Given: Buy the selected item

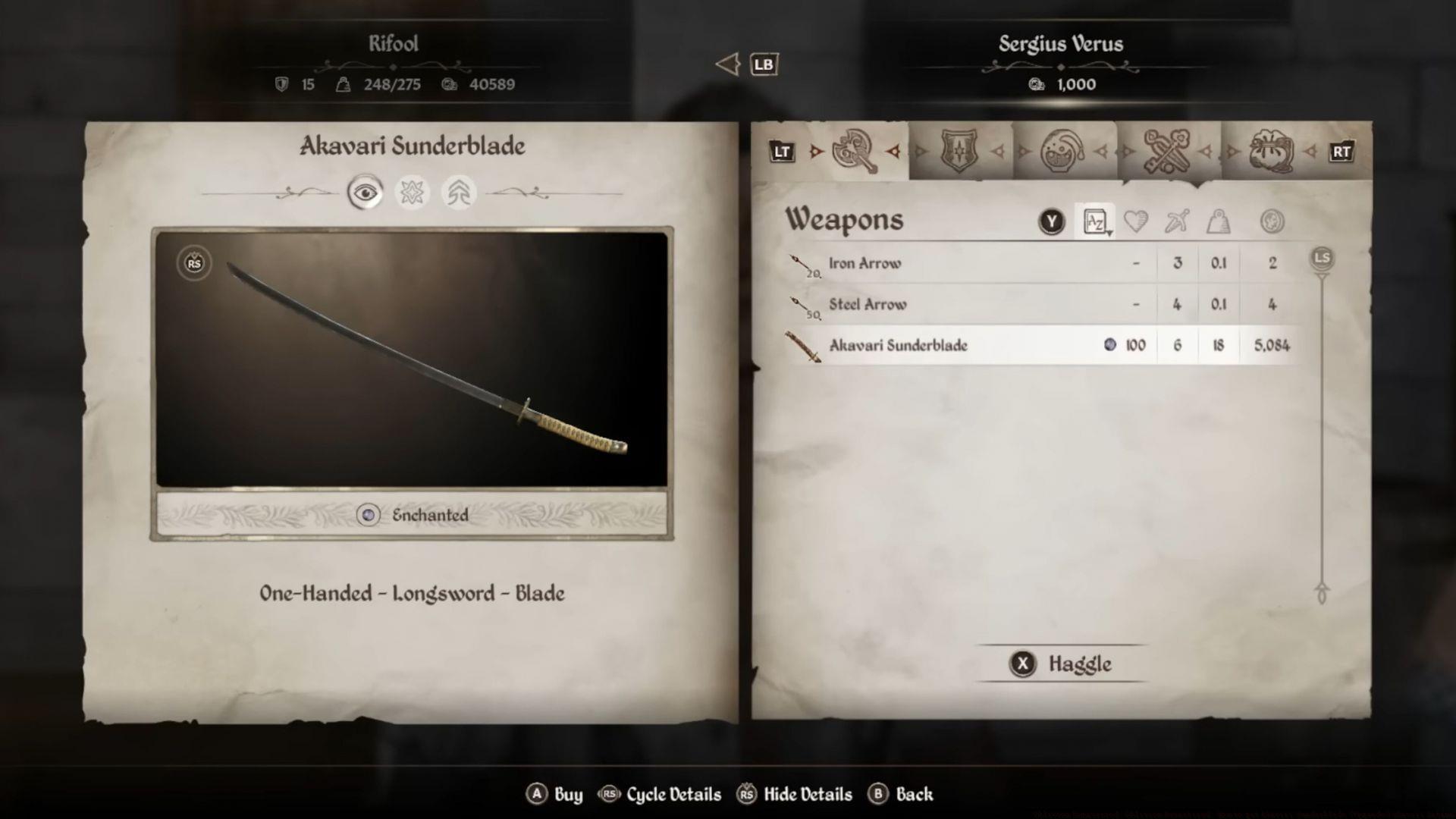Looking at the screenshot, I should [554, 794].
